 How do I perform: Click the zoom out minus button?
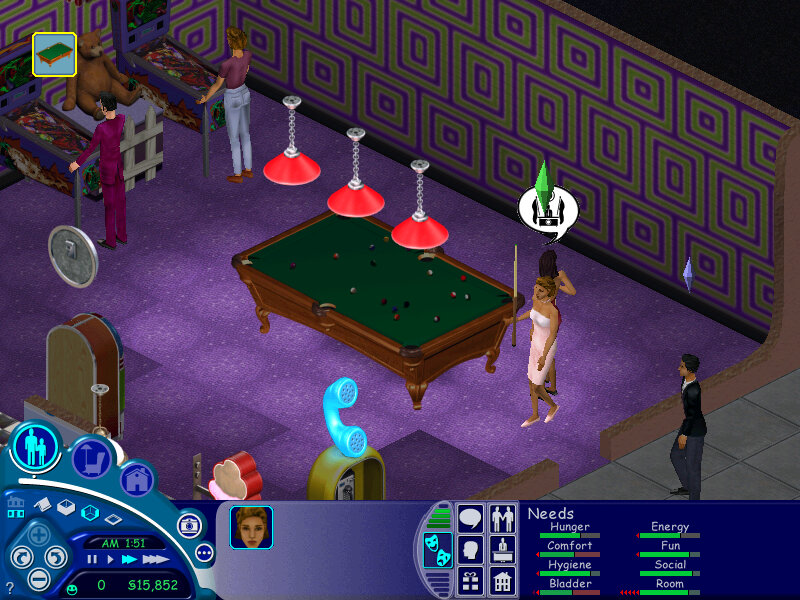[38, 577]
